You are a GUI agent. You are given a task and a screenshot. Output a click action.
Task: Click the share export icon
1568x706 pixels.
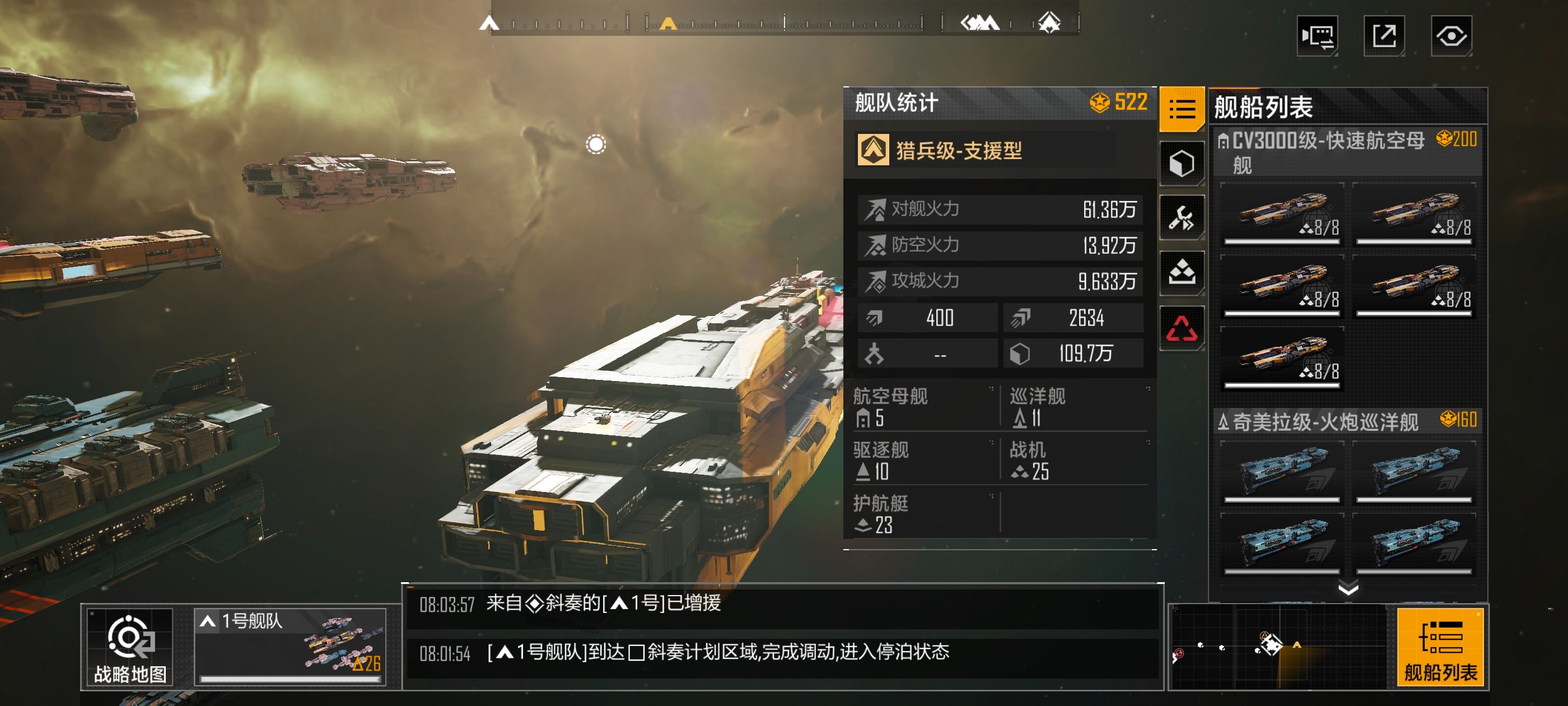[x=1384, y=36]
